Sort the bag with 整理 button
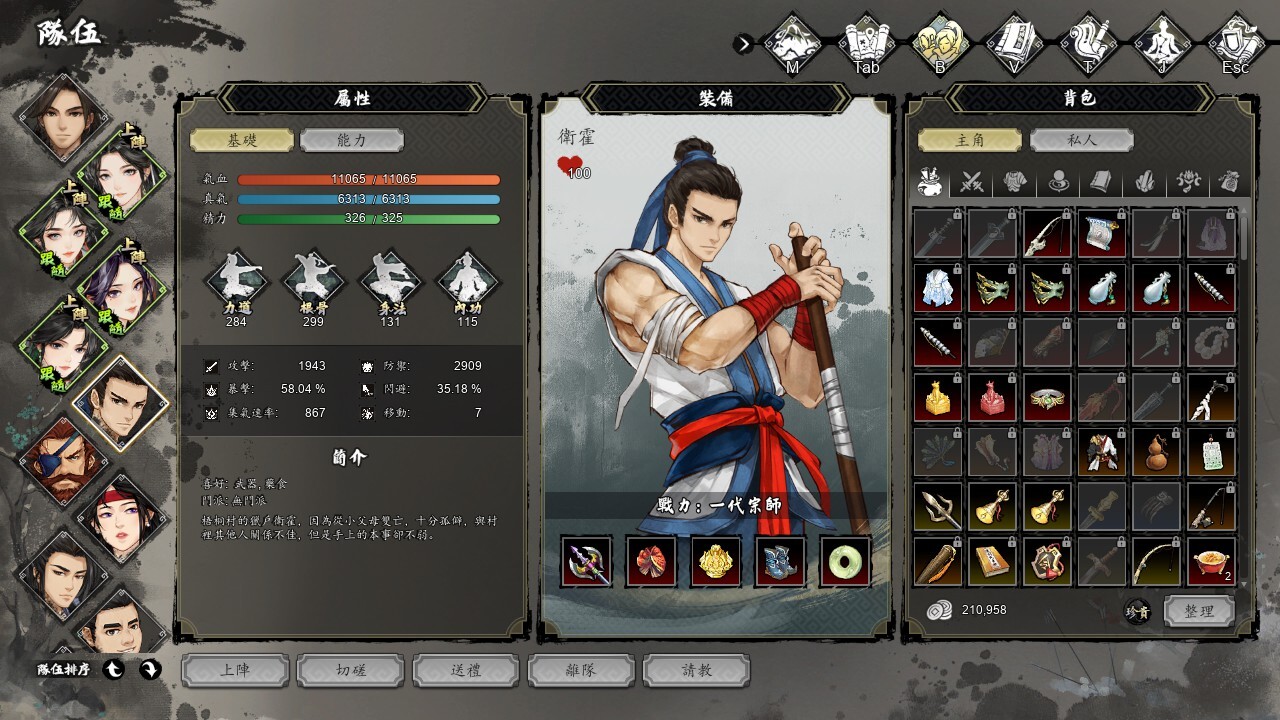Image resolution: width=1280 pixels, height=720 pixels. click(x=1199, y=611)
